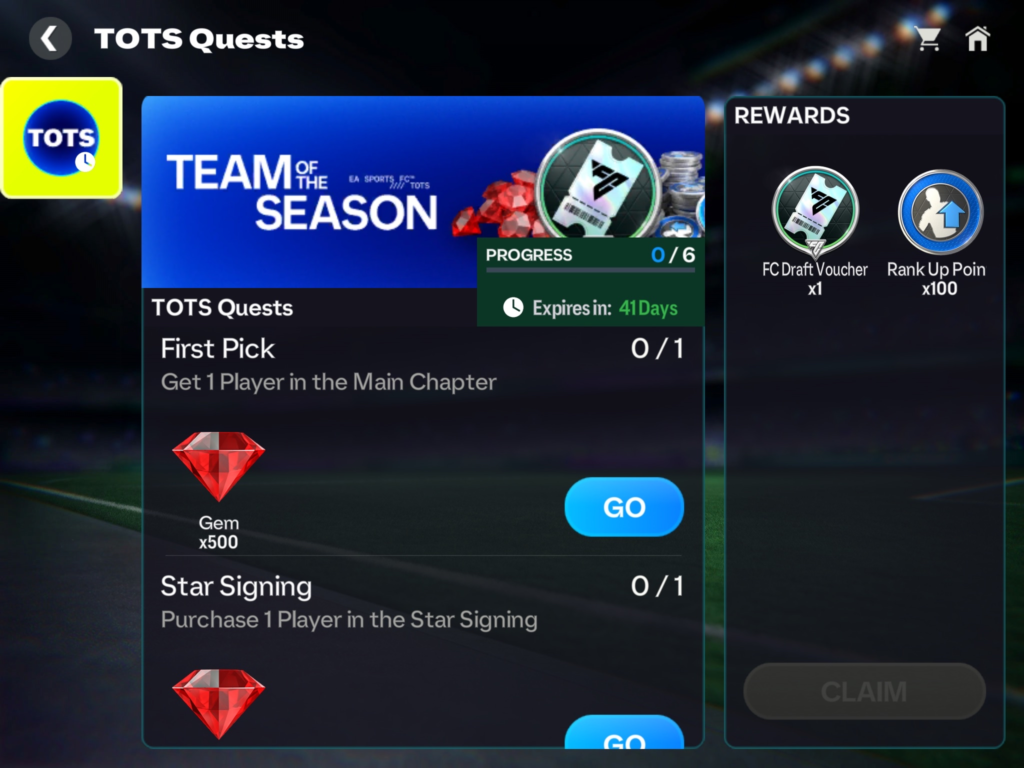
Task: Claim the quest rewards
Action: (864, 691)
